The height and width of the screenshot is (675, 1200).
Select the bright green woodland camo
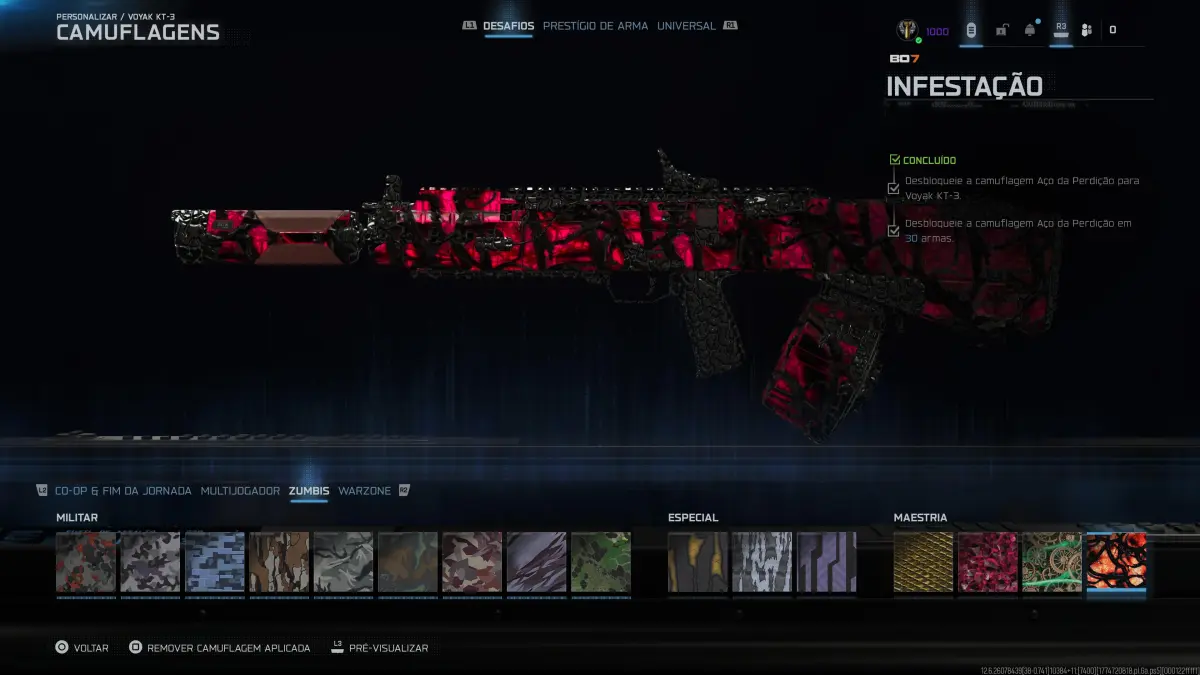click(x=601, y=562)
